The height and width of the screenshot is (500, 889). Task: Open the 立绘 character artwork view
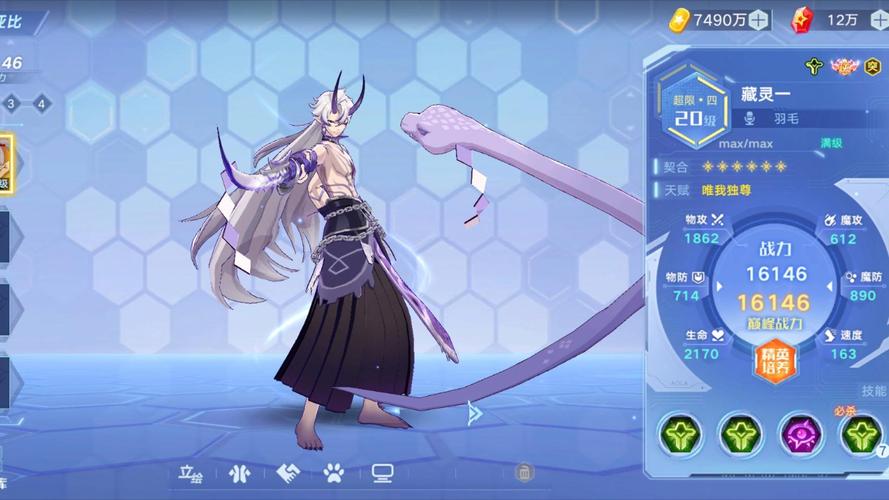190,472
